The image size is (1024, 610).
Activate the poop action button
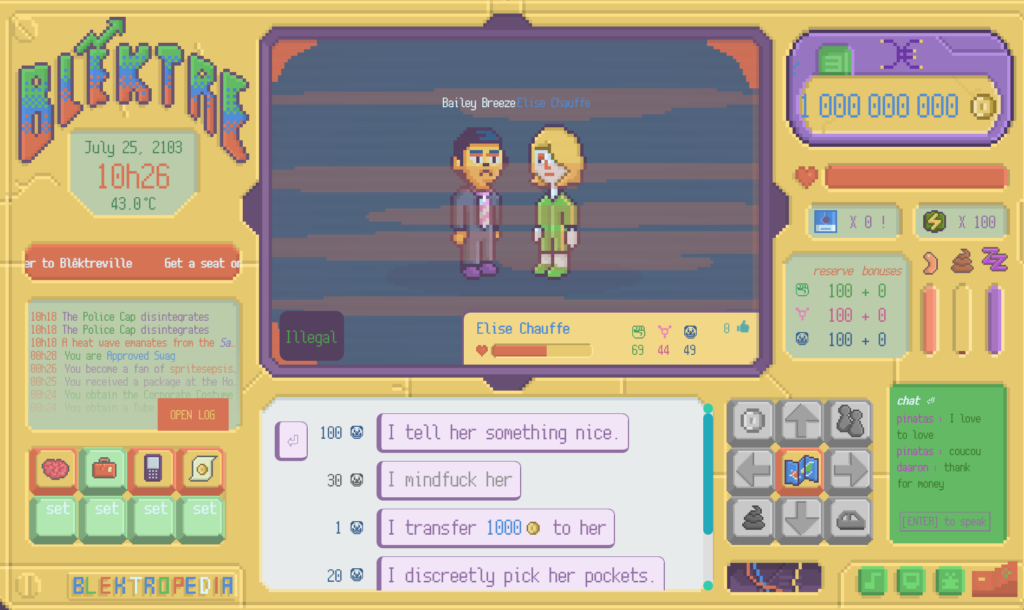[x=752, y=519]
